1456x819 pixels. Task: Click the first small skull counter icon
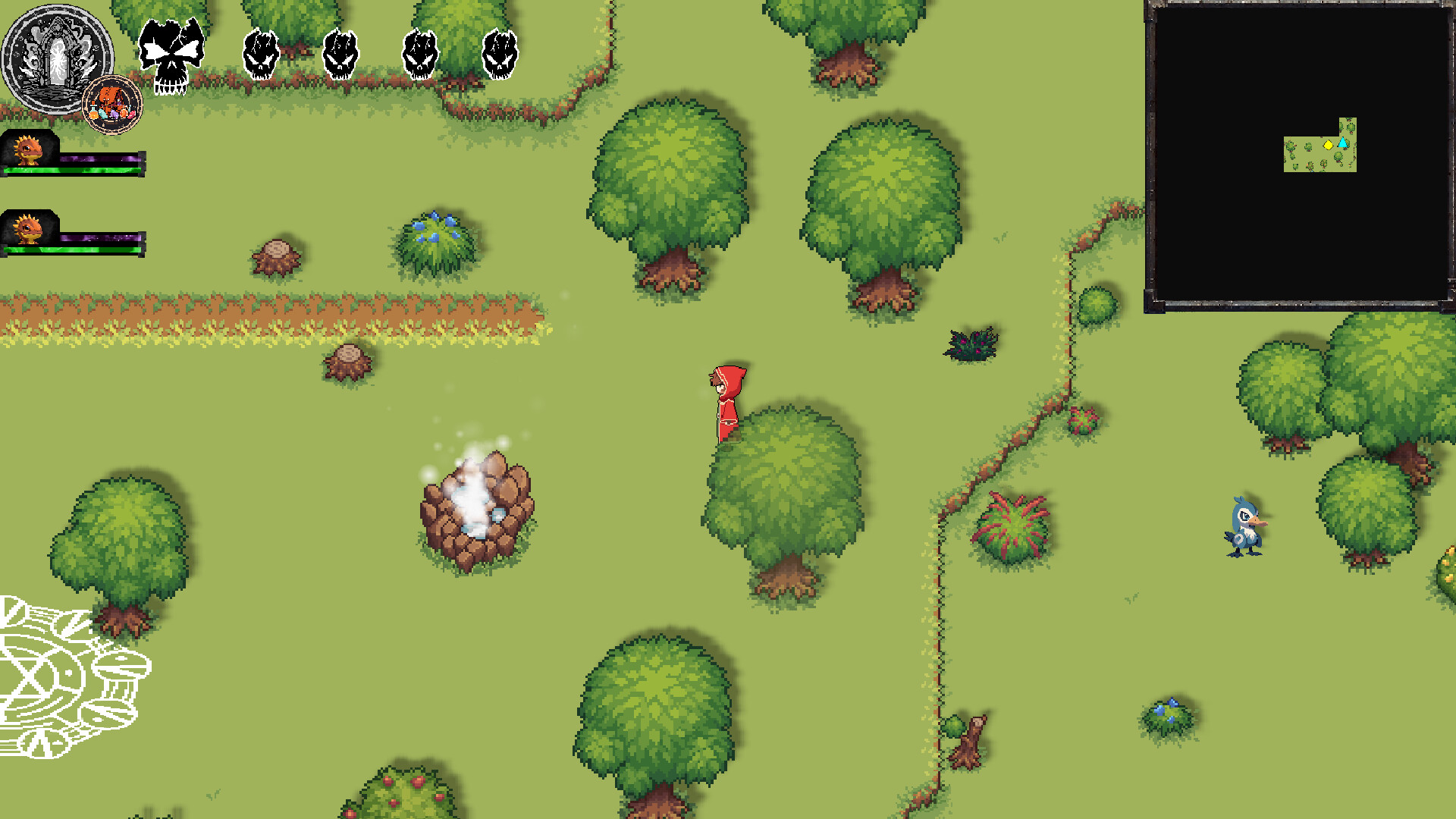coord(261,52)
